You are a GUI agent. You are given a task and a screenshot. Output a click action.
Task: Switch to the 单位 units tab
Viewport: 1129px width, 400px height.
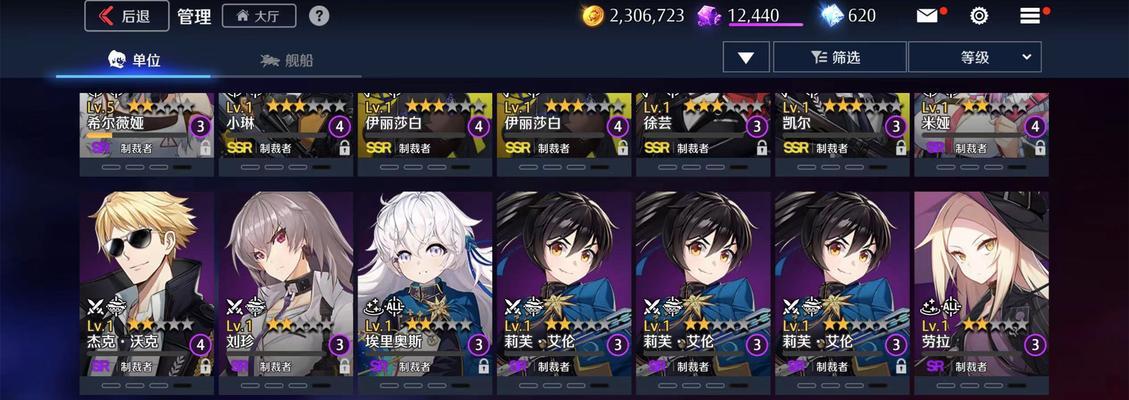click(133, 59)
